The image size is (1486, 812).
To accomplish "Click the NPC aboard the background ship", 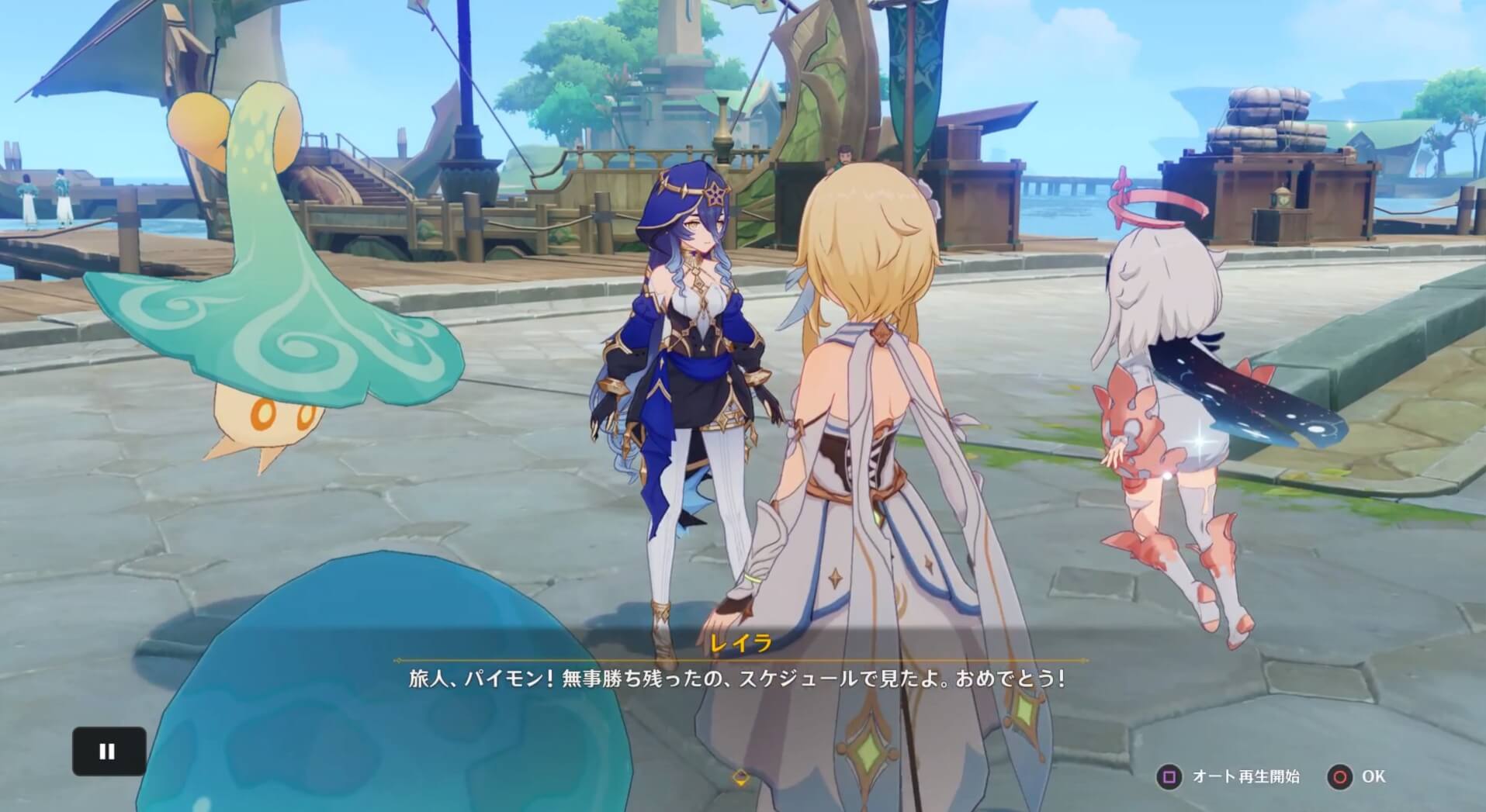I will (846, 155).
